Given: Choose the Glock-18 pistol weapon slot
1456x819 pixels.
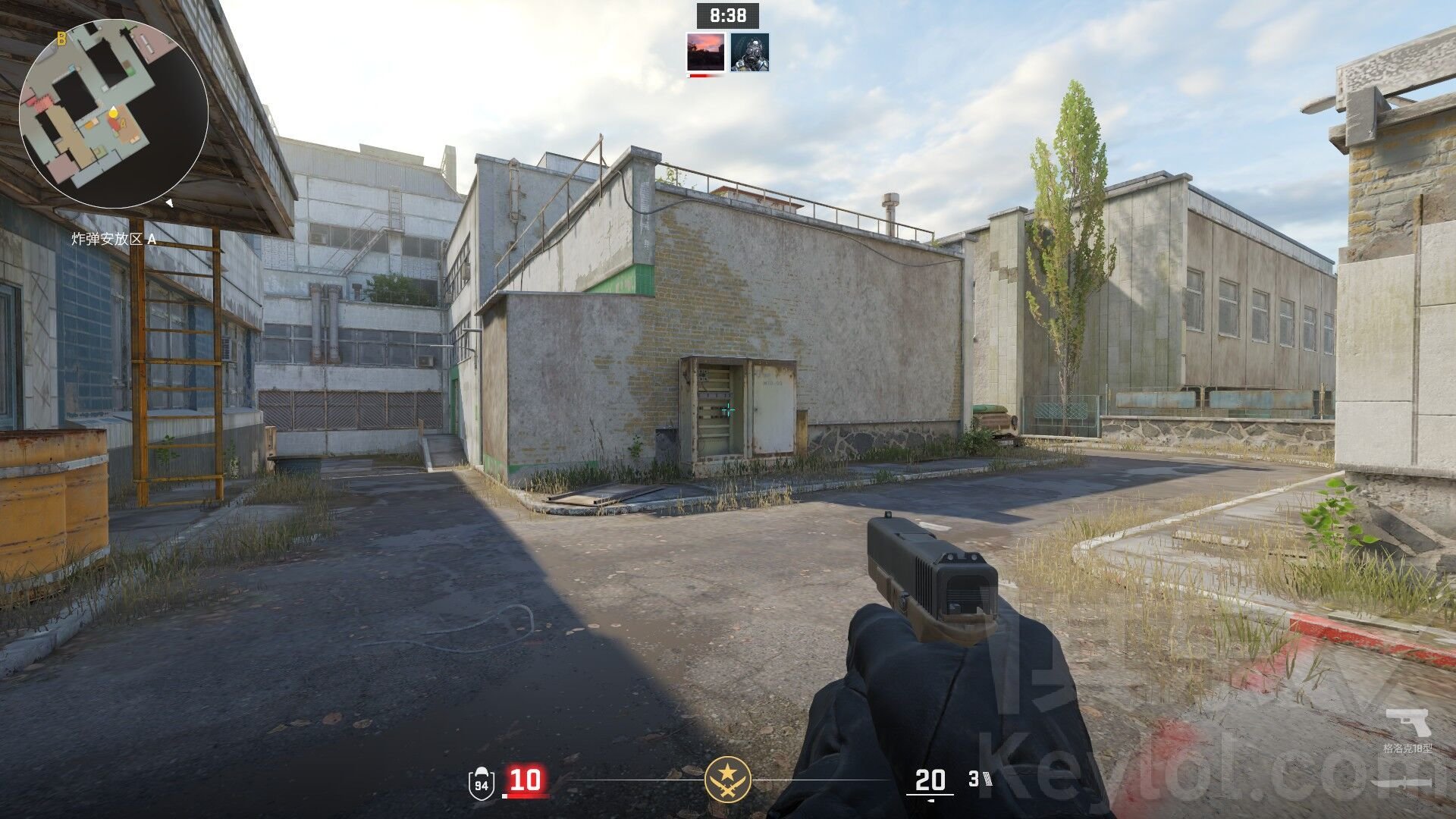Looking at the screenshot, I should [1407, 723].
